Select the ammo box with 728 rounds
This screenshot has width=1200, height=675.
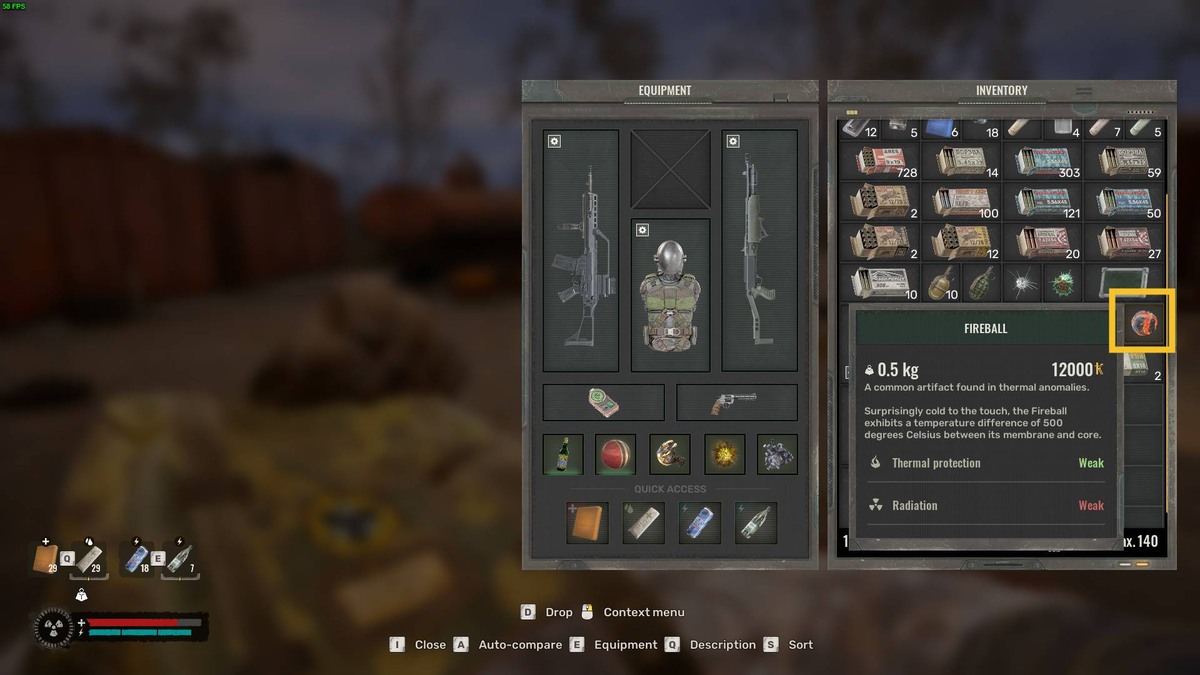point(878,162)
